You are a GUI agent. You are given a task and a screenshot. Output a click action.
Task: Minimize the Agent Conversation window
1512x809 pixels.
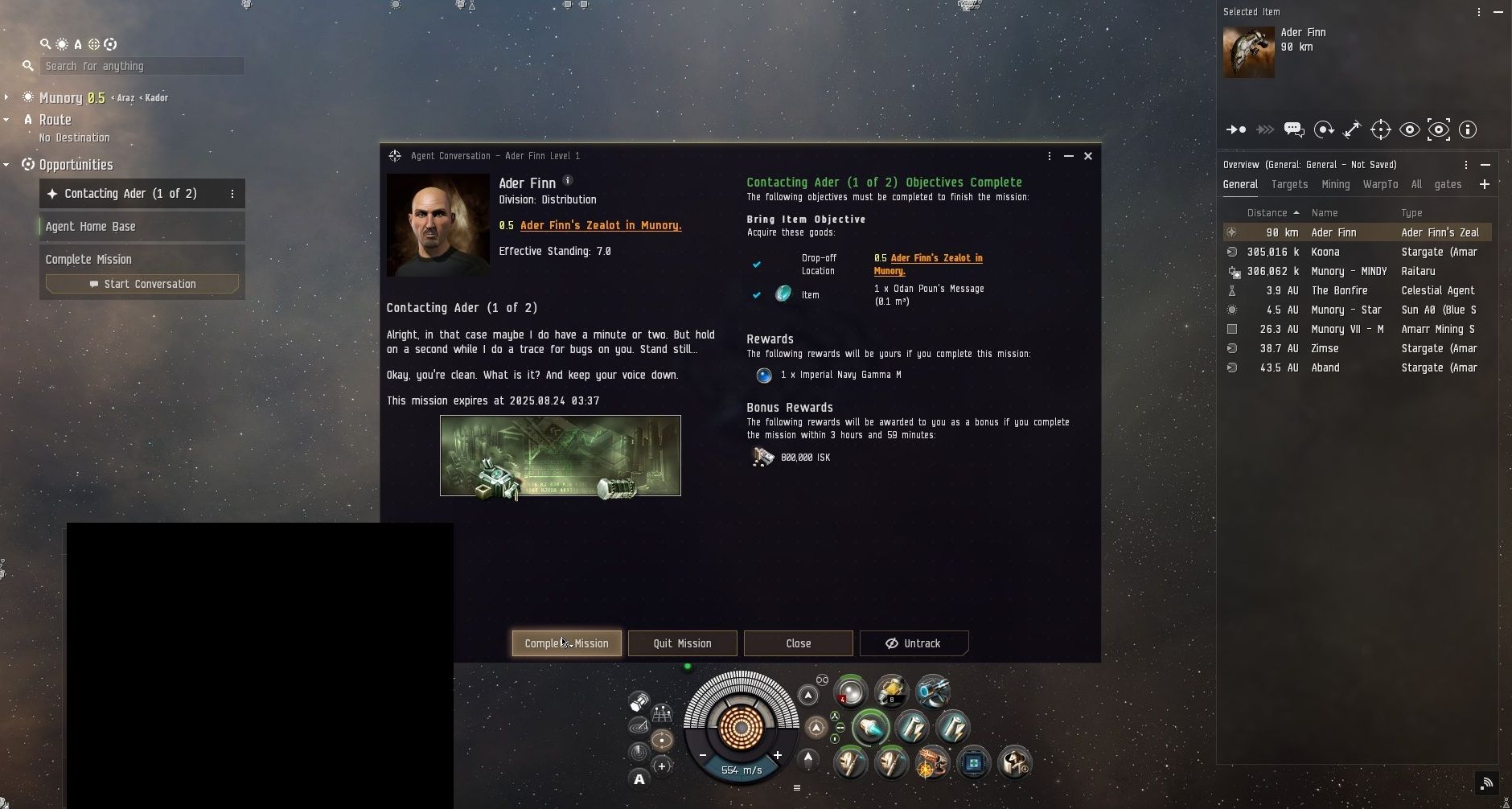click(1069, 156)
